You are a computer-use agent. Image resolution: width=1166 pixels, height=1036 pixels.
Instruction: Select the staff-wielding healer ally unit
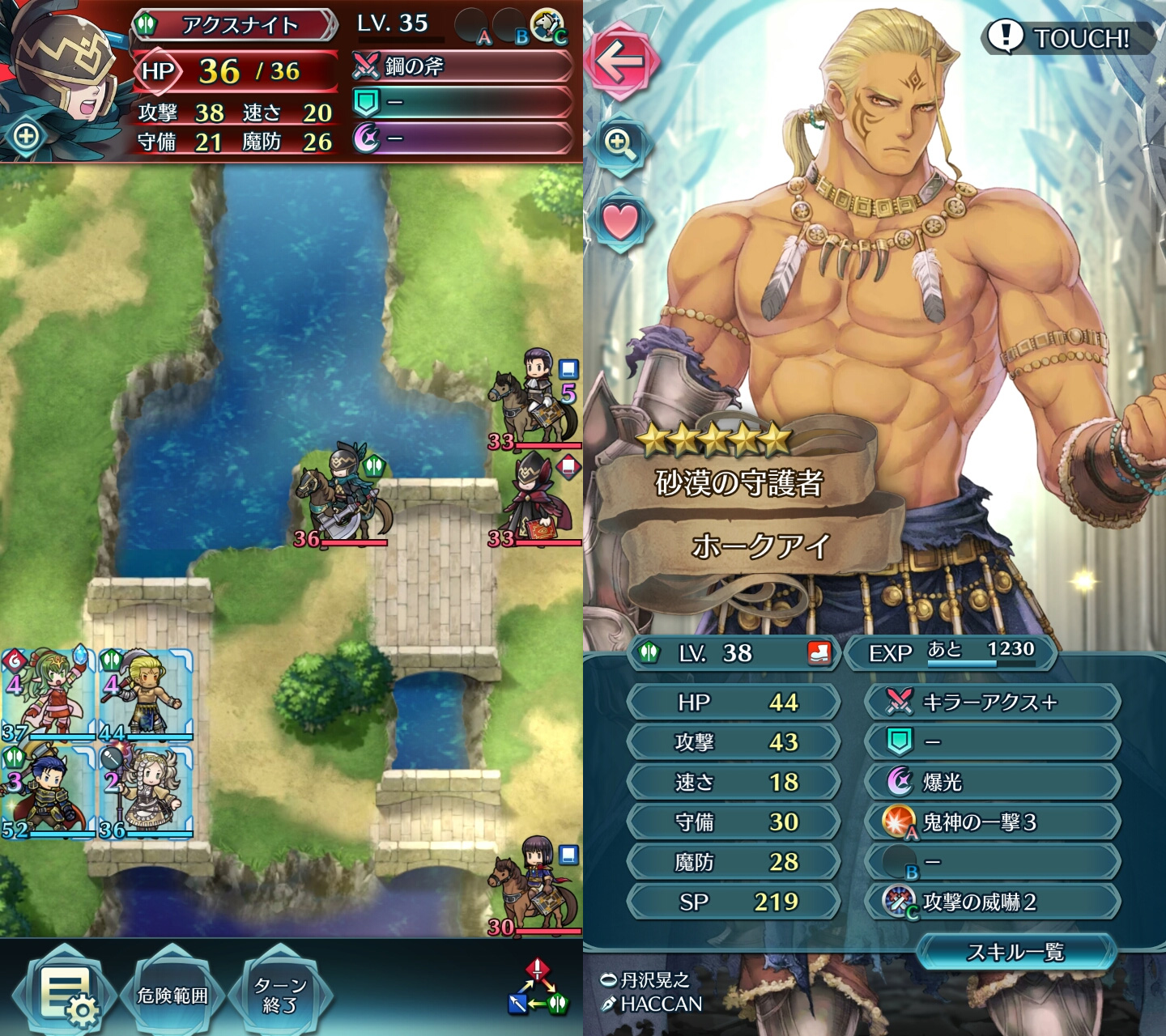click(x=146, y=792)
